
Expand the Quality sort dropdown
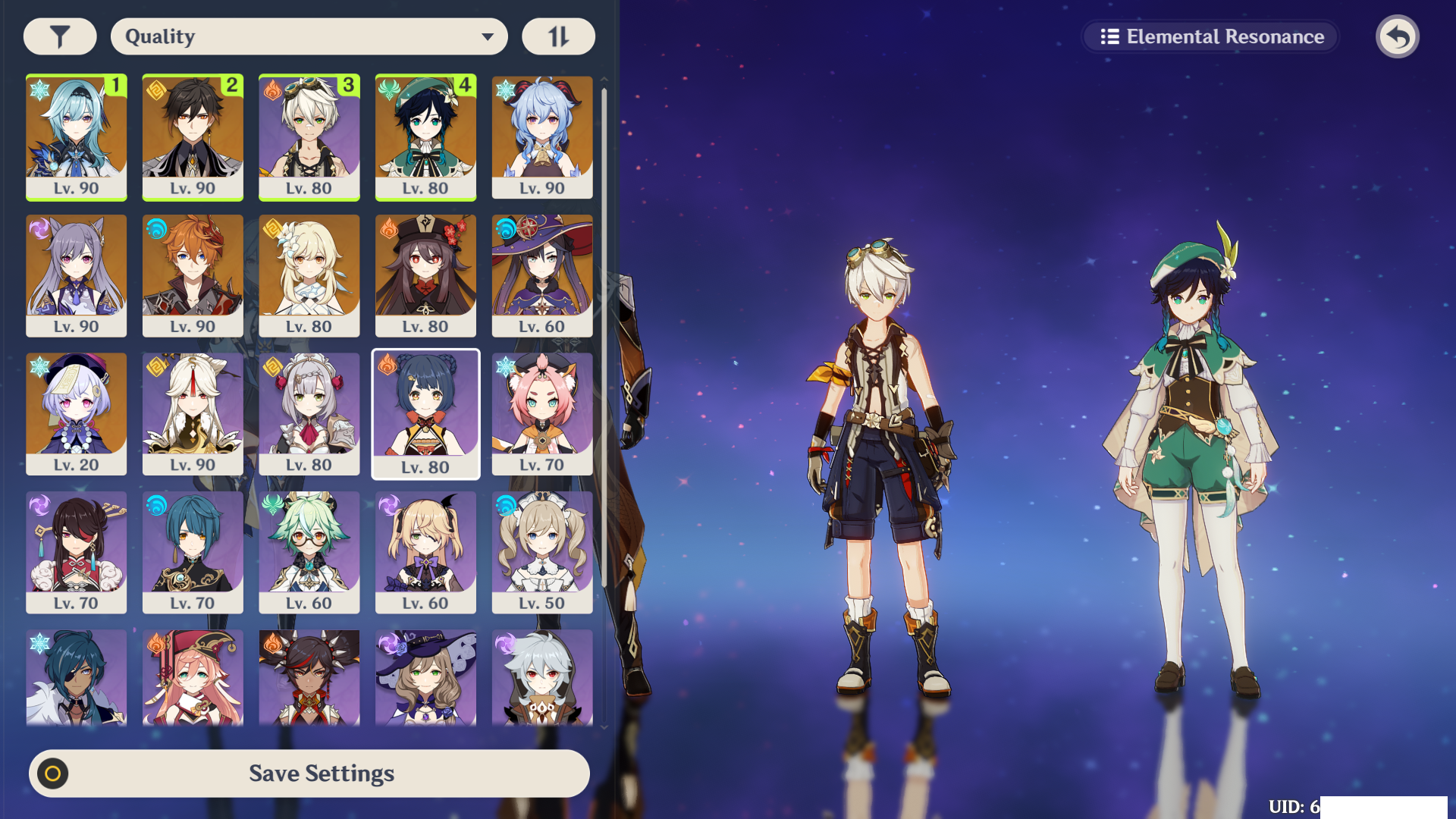click(309, 36)
